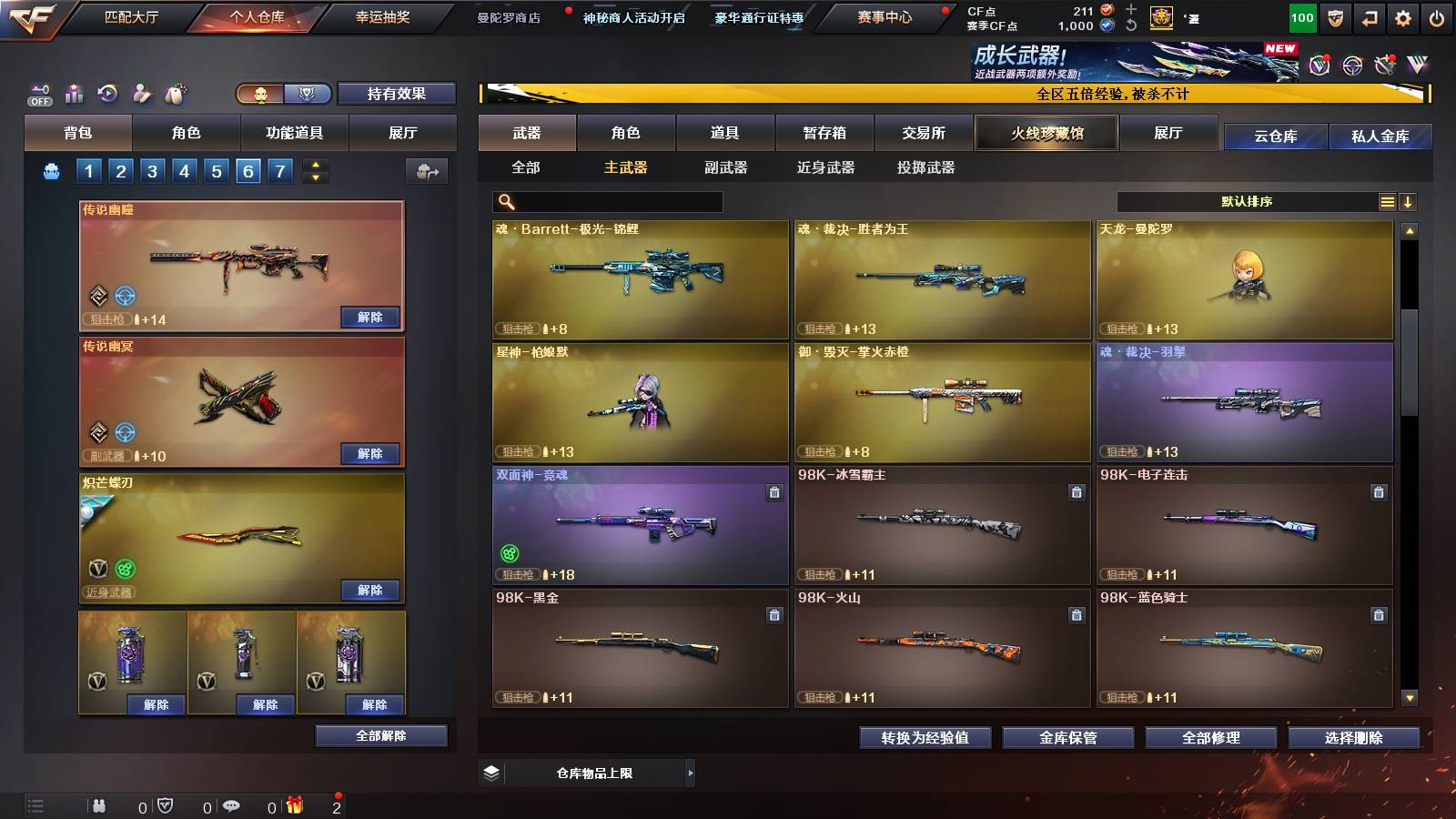Image resolution: width=1456 pixels, height=819 pixels.
Task: Select the 双面神-竞魂 sniper rifle thumbnail
Action: coord(637,526)
